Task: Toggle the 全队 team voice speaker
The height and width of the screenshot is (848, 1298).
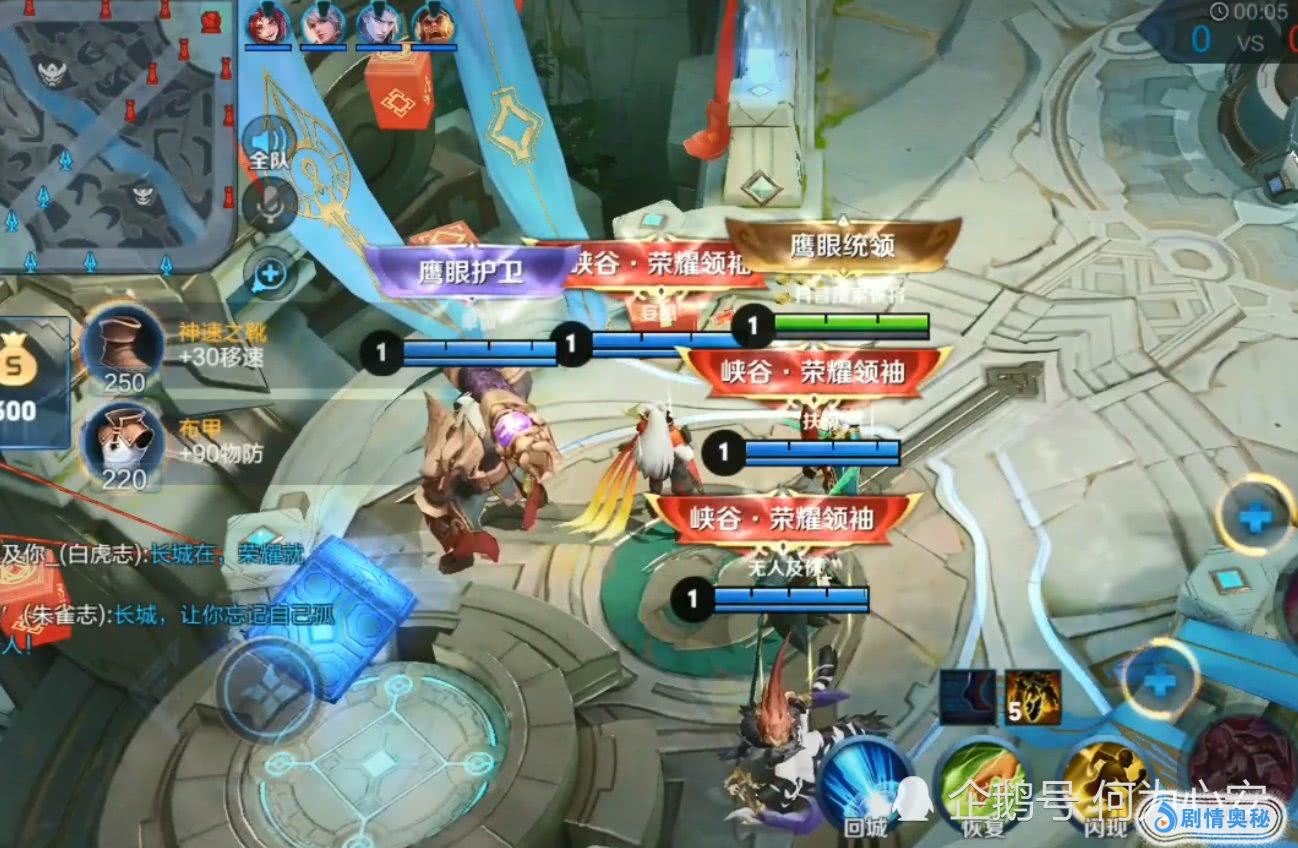Action: point(267,141)
